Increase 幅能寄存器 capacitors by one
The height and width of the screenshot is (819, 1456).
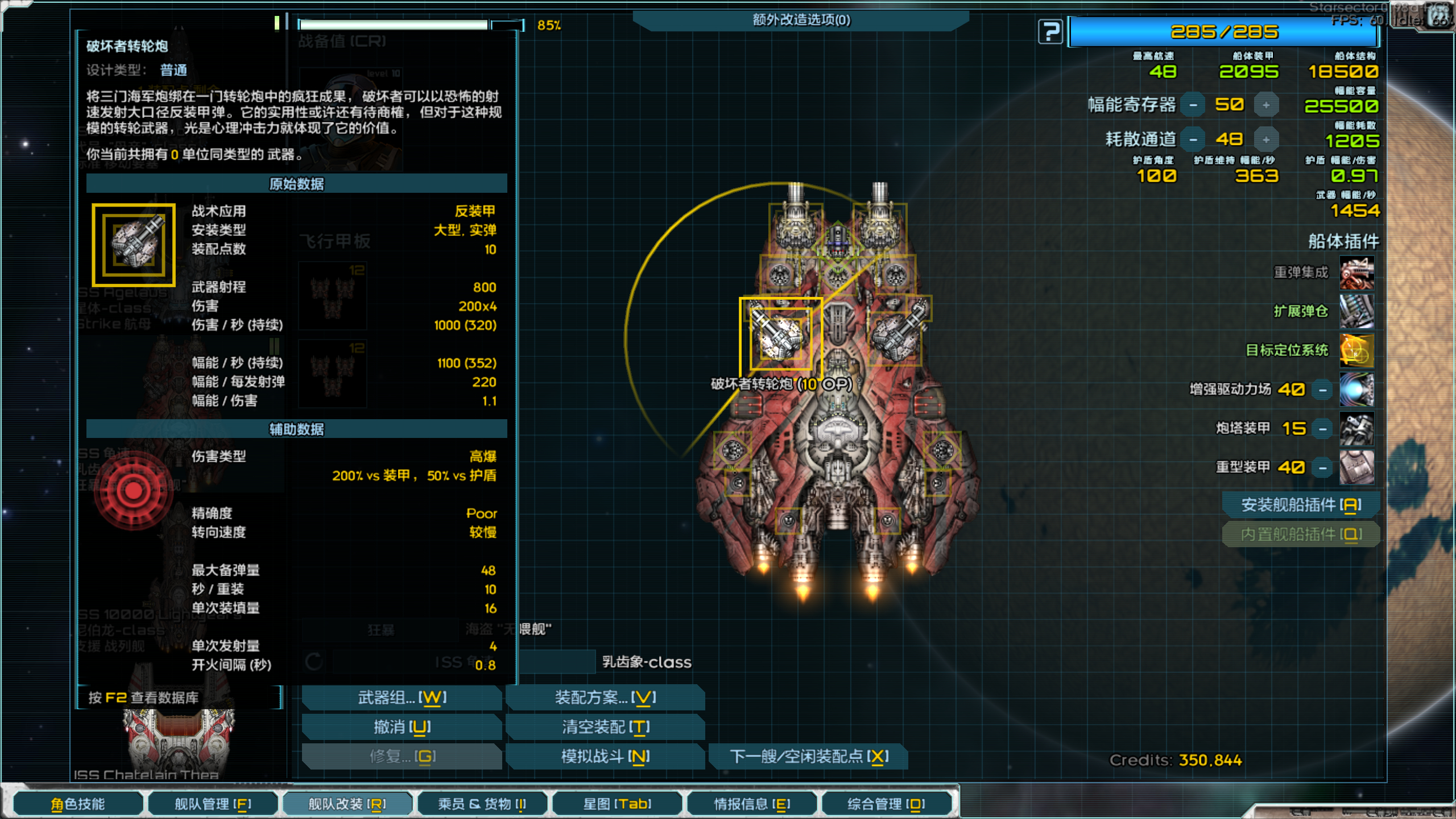click(1266, 105)
